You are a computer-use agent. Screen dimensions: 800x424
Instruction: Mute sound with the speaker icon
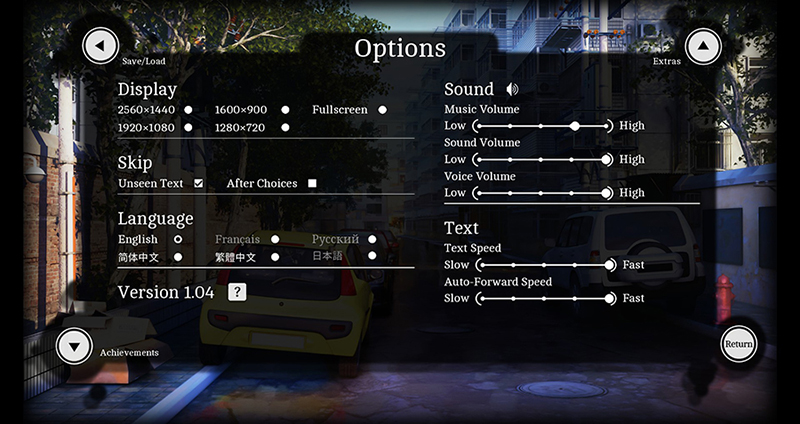coord(512,90)
